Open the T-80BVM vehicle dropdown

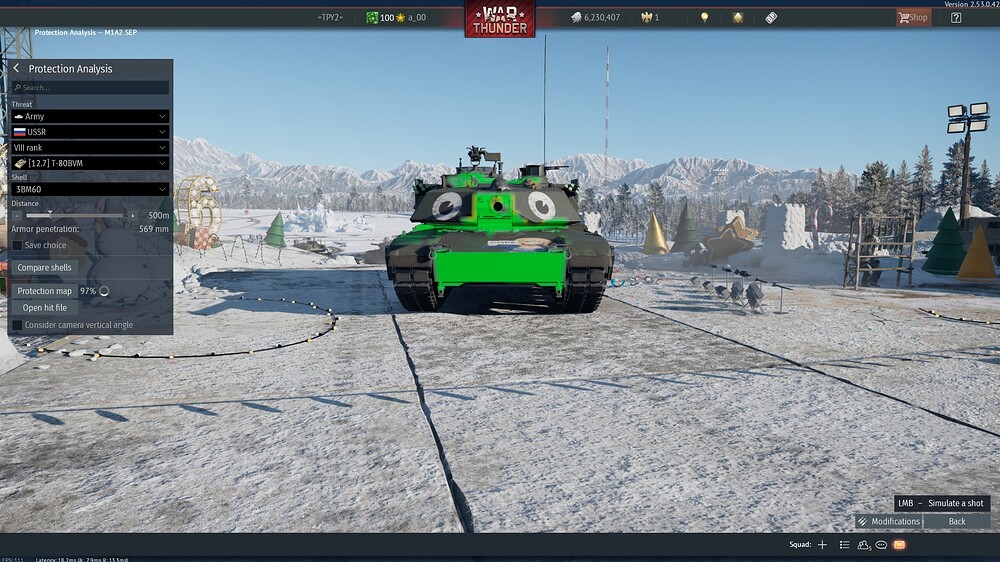pyautogui.click(x=90, y=163)
